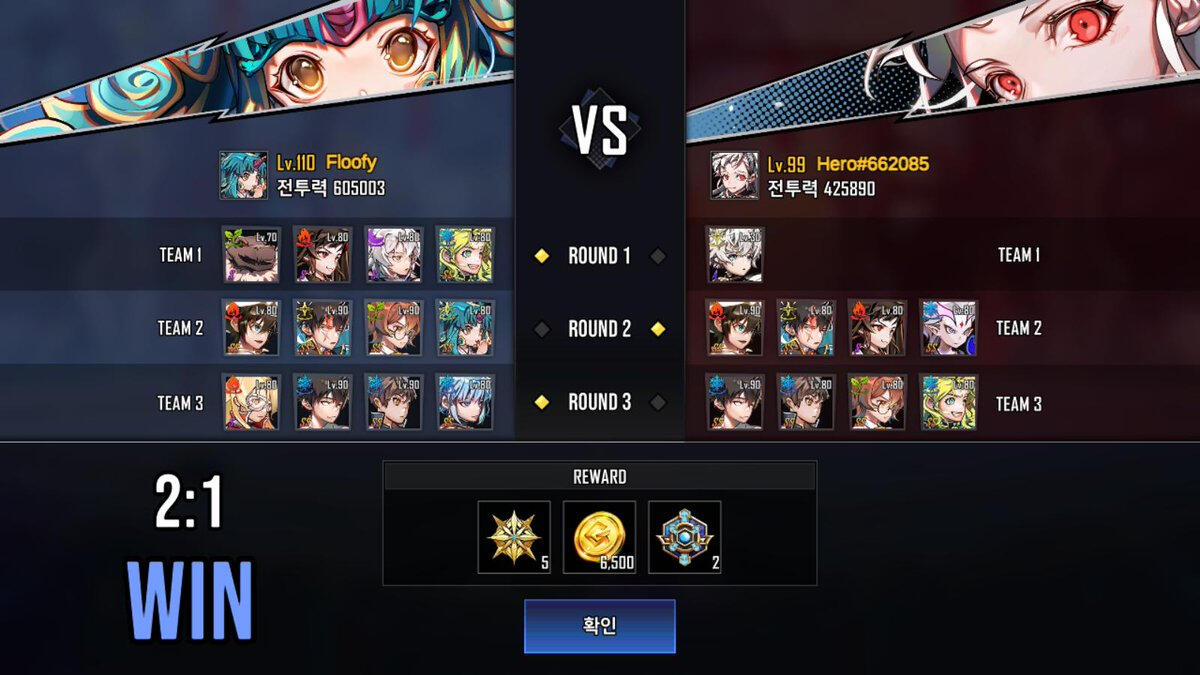
Task: Select the white-haired elf in opponent's Team 2
Action: tap(948, 328)
